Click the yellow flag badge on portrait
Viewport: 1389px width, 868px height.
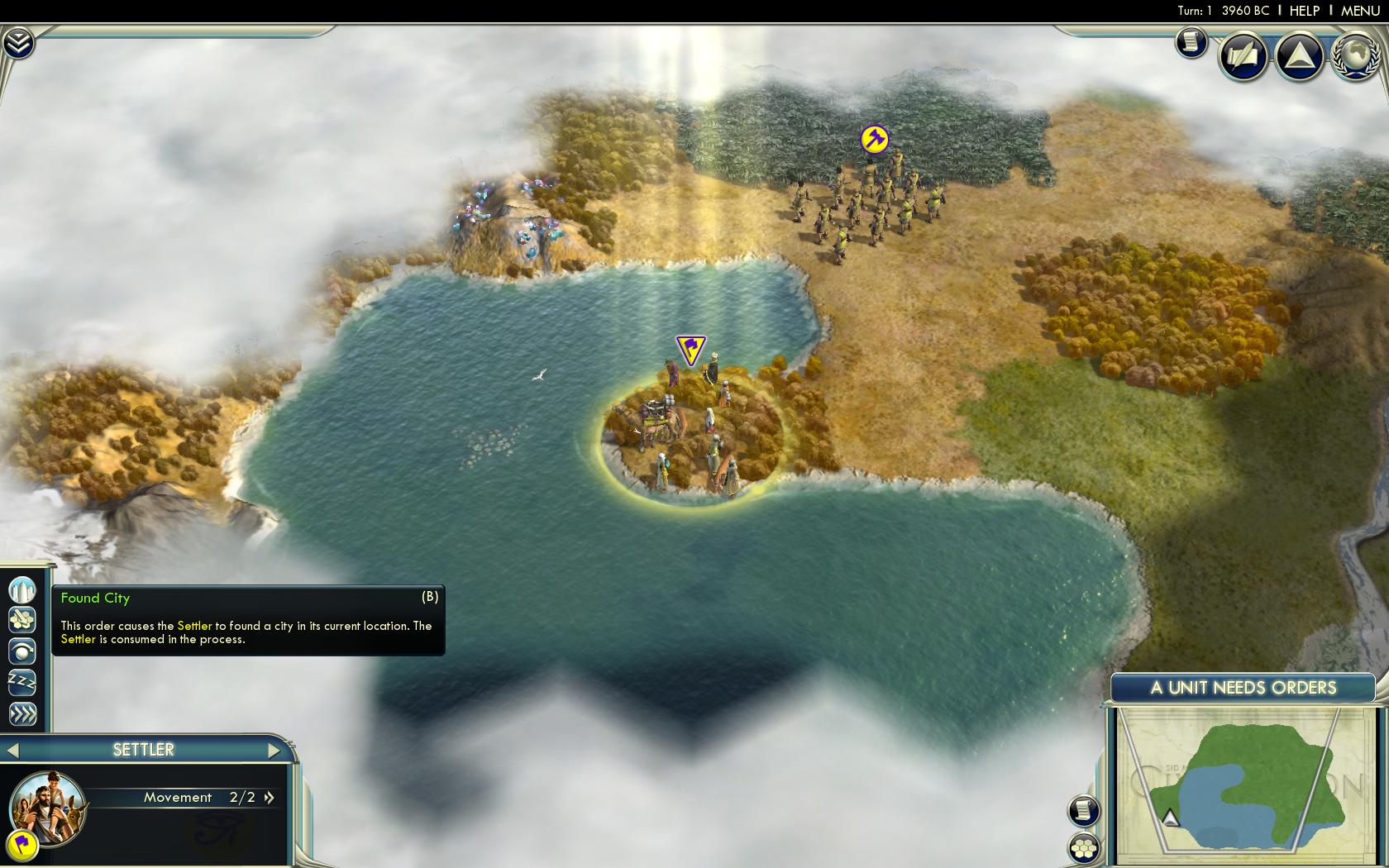[x=22, y=843]
